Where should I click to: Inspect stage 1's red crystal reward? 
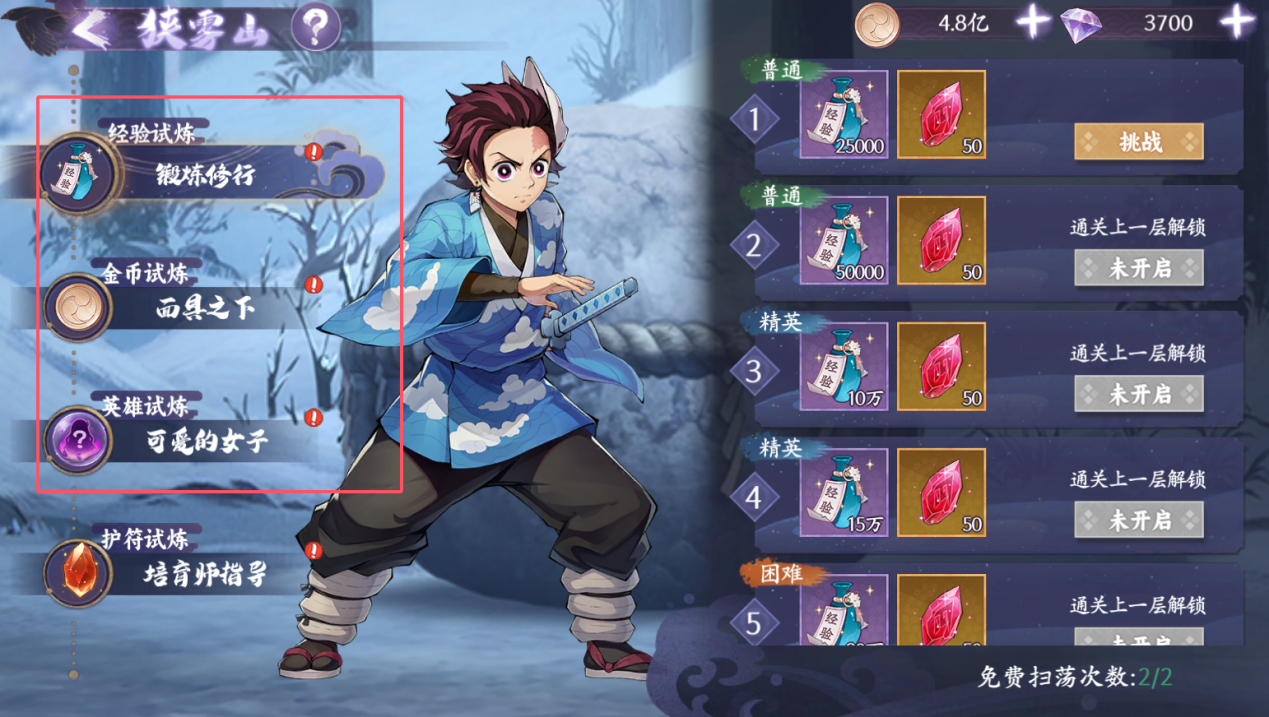coord(941,115)
